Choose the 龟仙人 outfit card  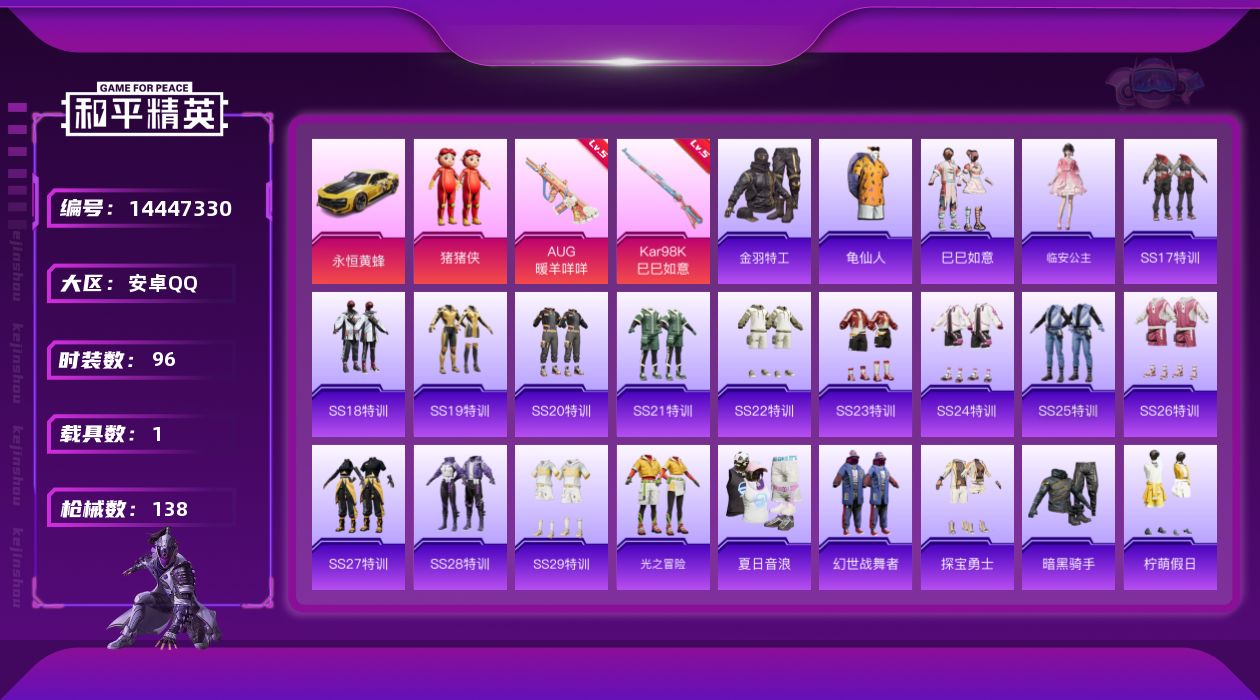coord(865,210)
